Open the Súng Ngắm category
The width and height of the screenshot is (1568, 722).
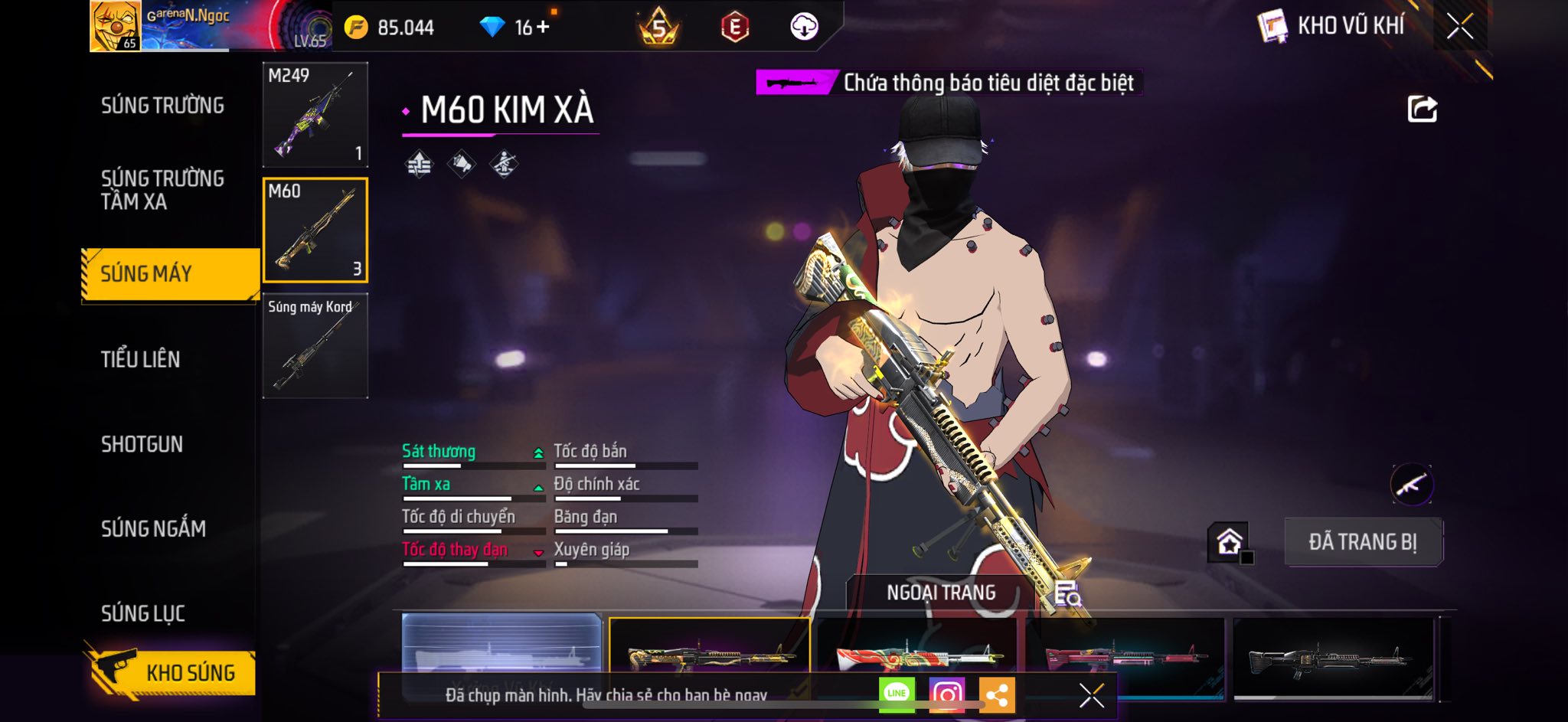153,528
